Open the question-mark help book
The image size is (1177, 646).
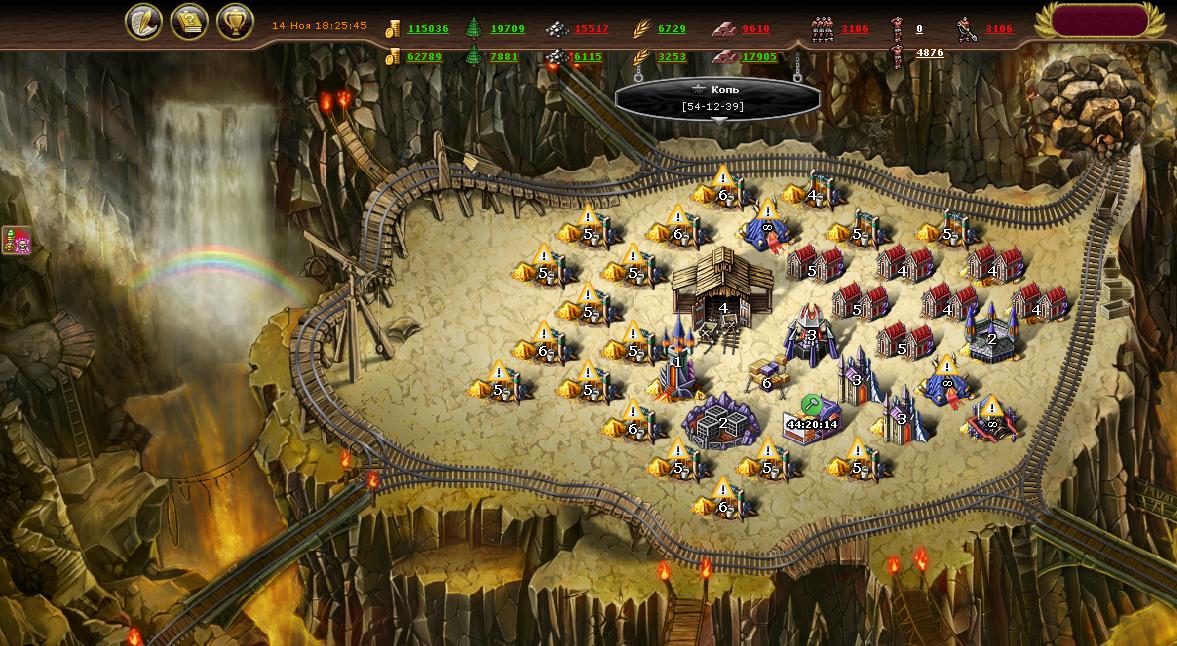click(189, 21)
